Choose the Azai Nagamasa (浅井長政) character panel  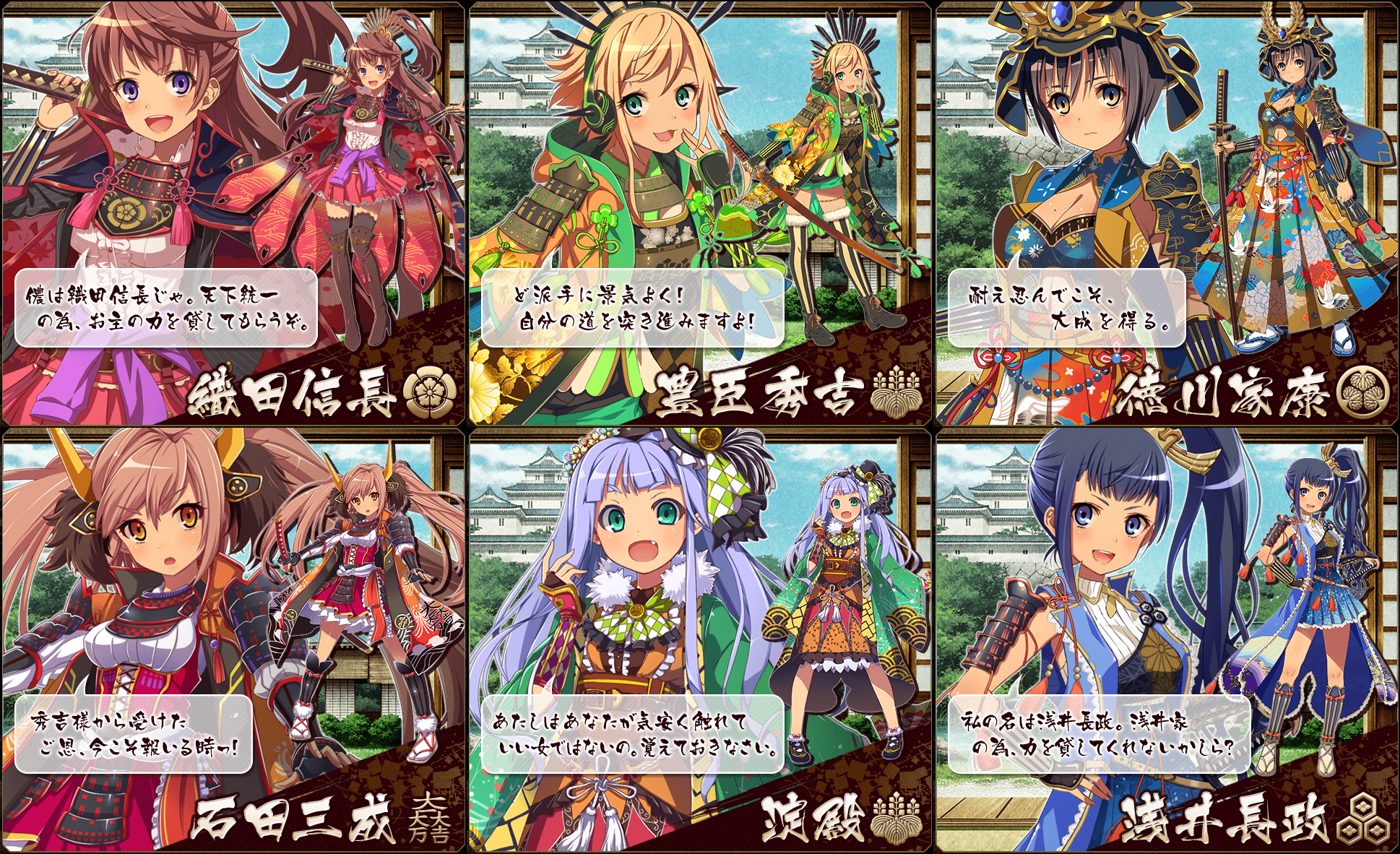[x=1166, y=640]
